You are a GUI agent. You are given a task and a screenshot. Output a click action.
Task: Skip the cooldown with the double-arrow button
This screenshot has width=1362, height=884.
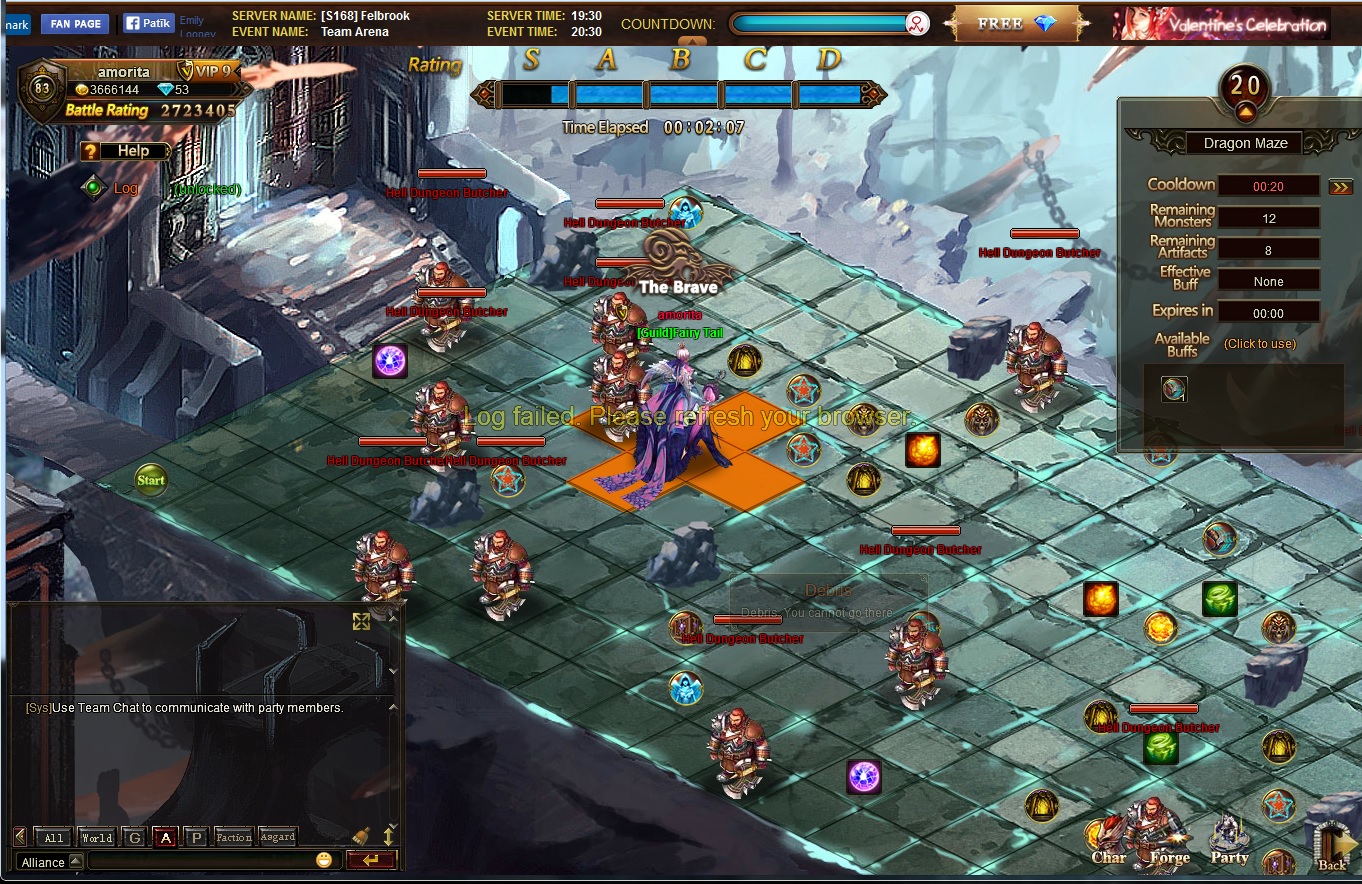(1340, 186)
